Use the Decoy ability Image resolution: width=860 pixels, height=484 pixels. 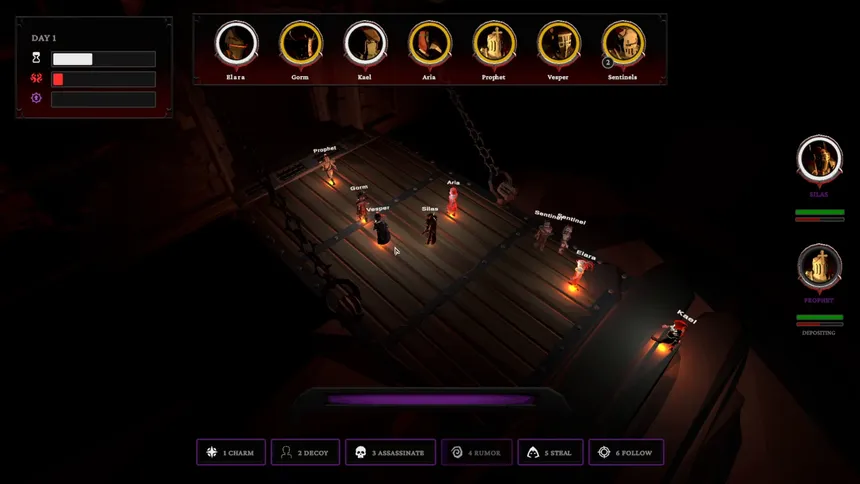point(306,453)
